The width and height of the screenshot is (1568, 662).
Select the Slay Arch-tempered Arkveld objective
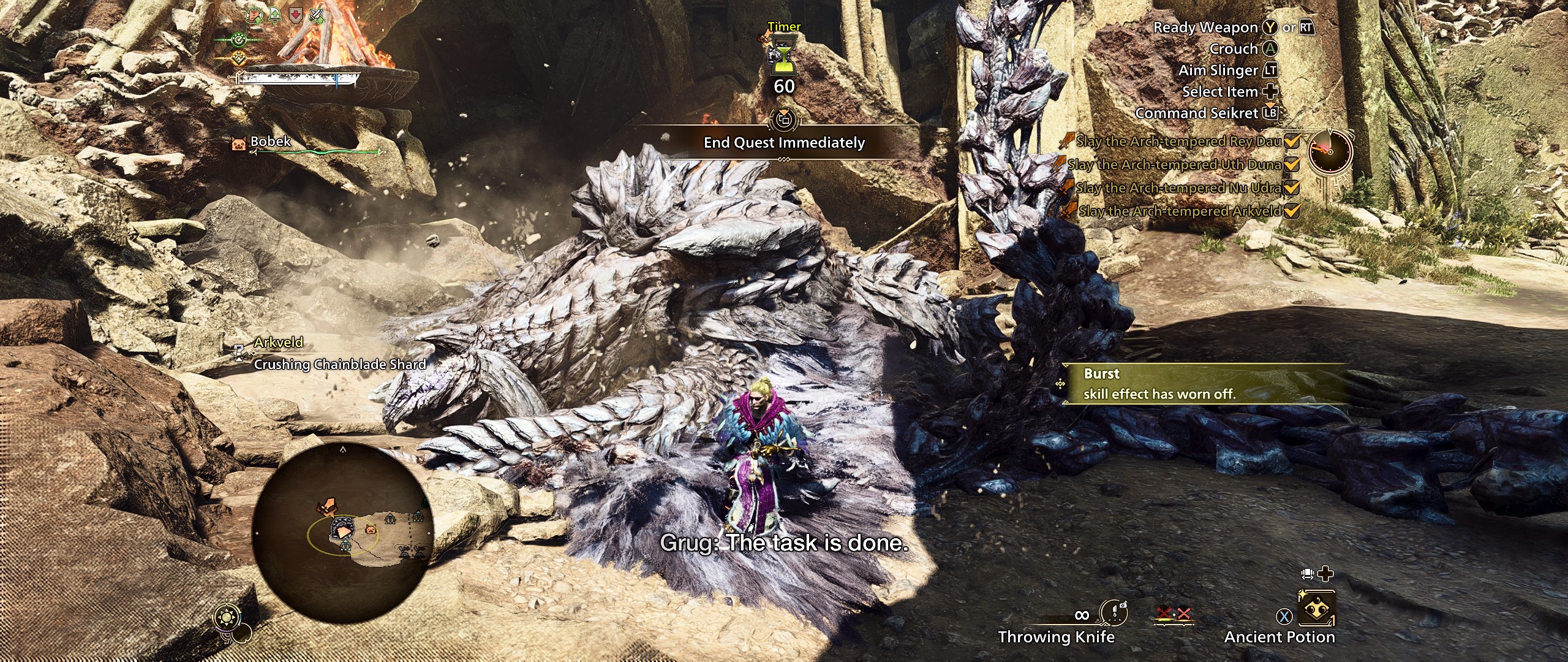point(1180,211)
